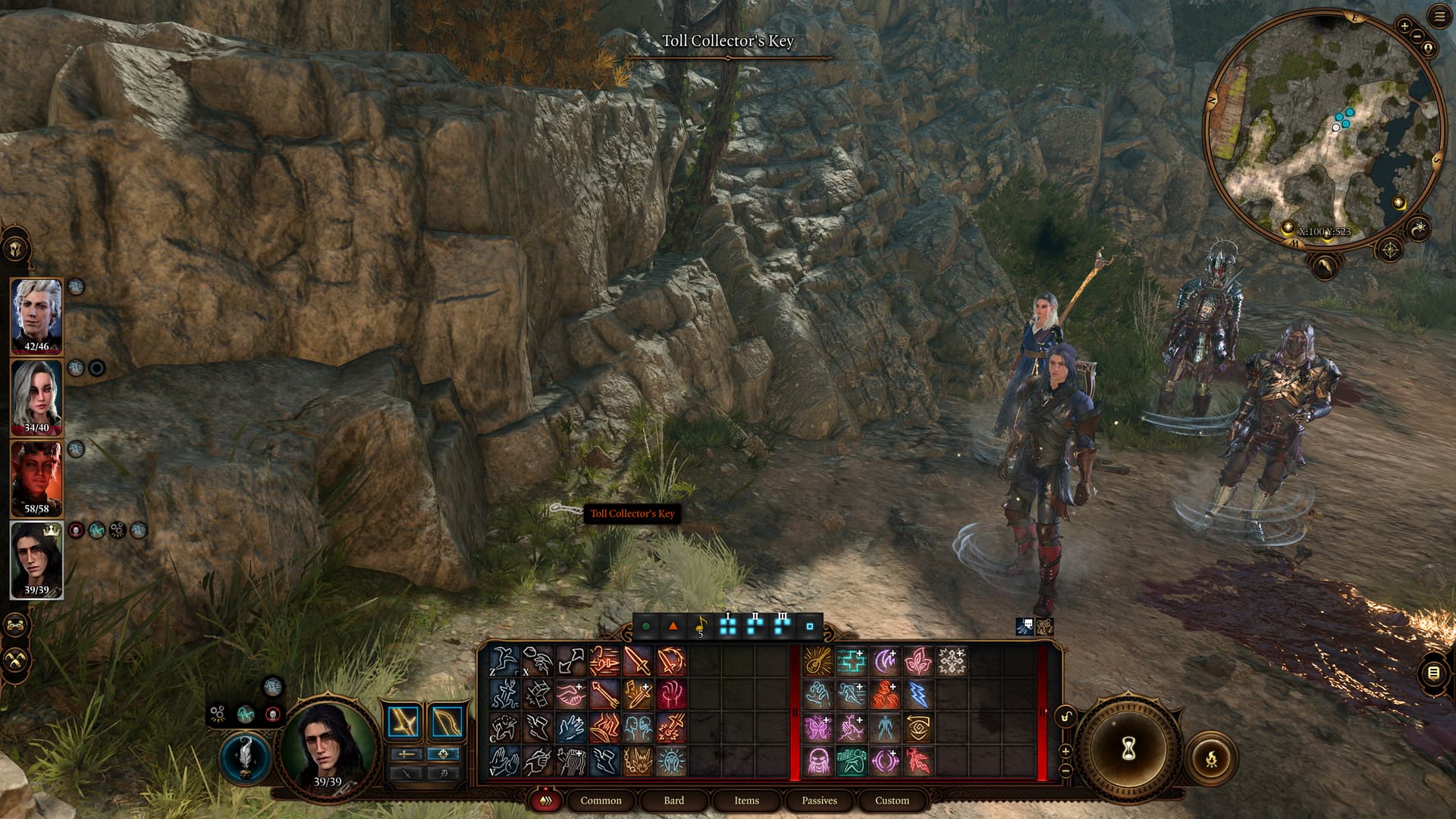Activate the lute bardic spell icon
This screenshot has width=1456, height=819.
click(x=817, y=661)
